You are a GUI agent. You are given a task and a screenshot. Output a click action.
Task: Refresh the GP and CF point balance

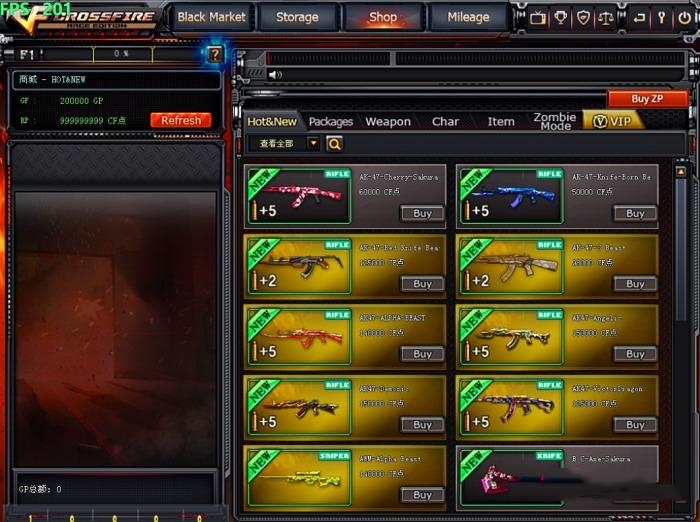click(x=181, y=120)
